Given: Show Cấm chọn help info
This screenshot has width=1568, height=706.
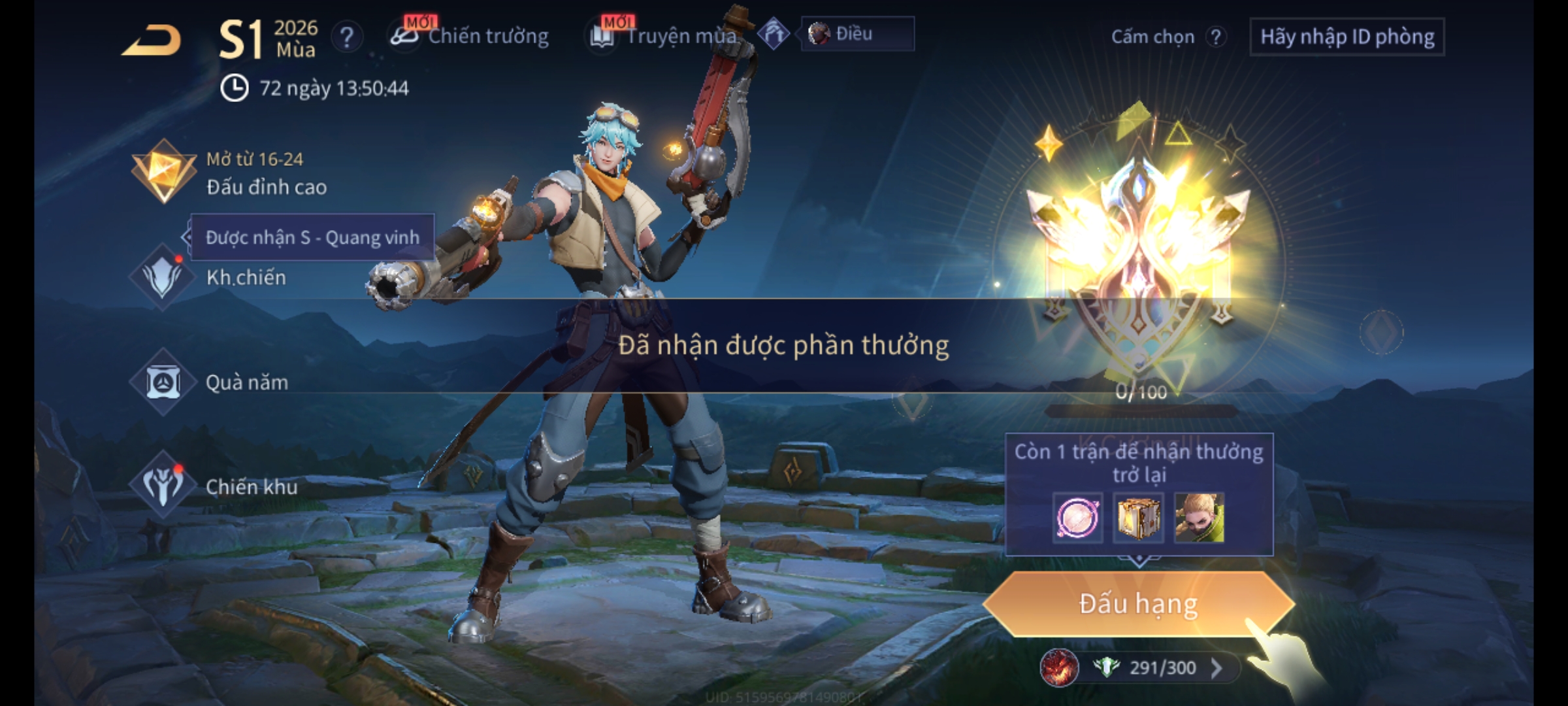Looking at the screenshot, I should pos(1216,37).
